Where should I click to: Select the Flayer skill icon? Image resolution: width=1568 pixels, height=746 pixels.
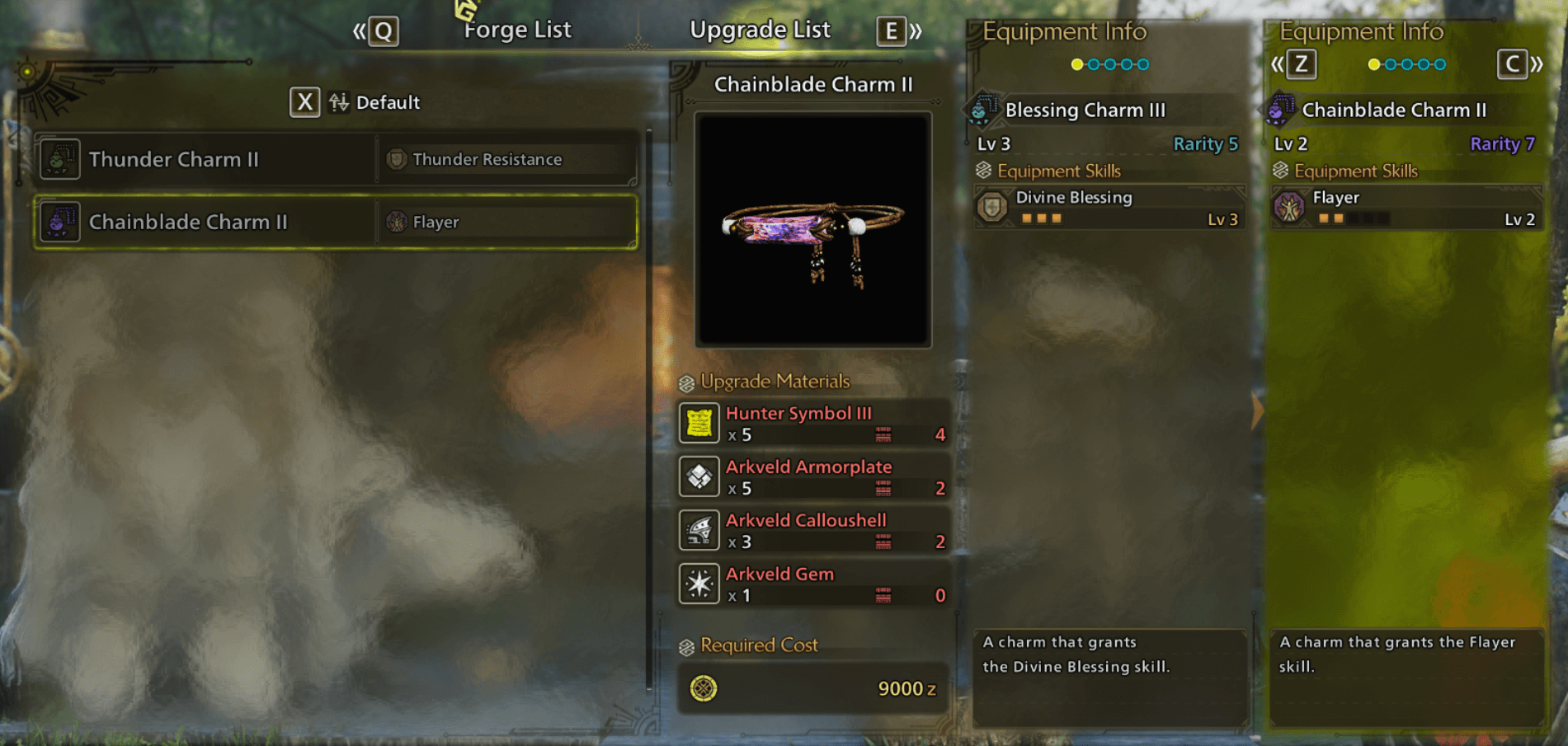(1289, 209)
